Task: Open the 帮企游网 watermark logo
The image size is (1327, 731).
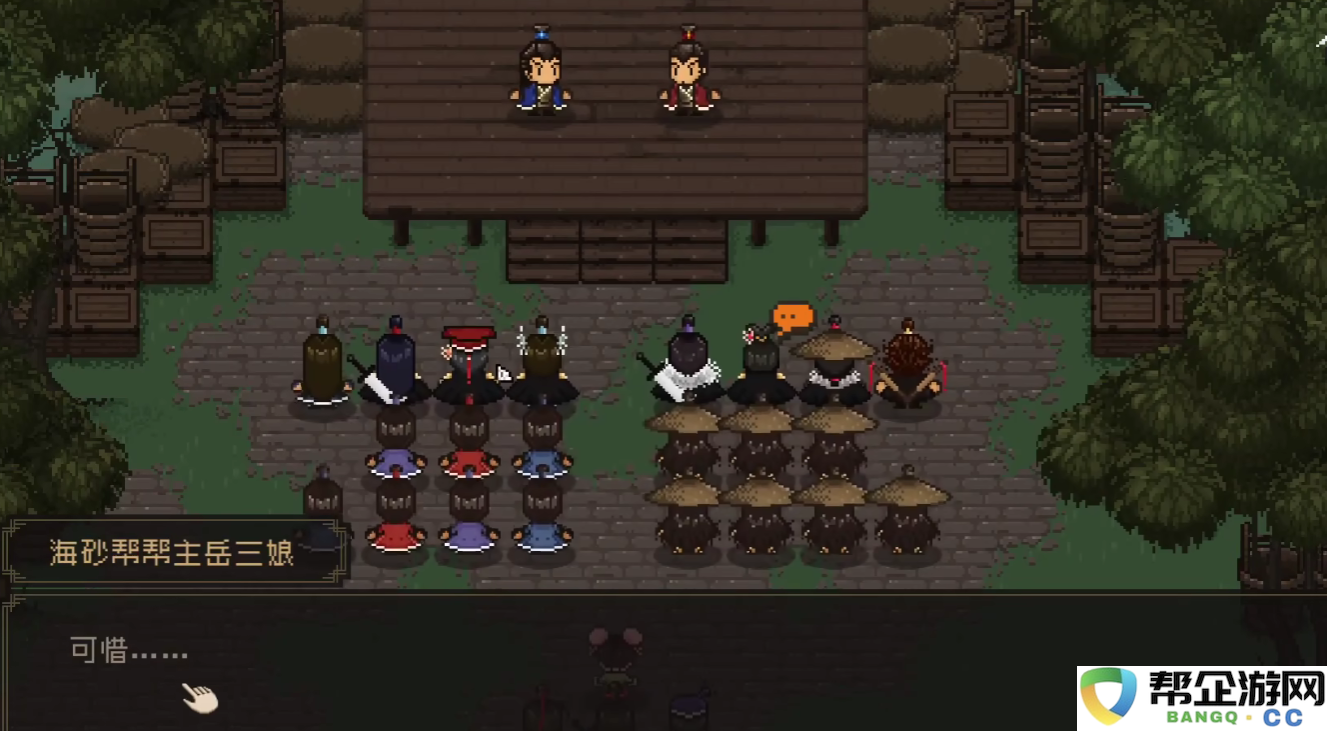Action: (1201, 698)
